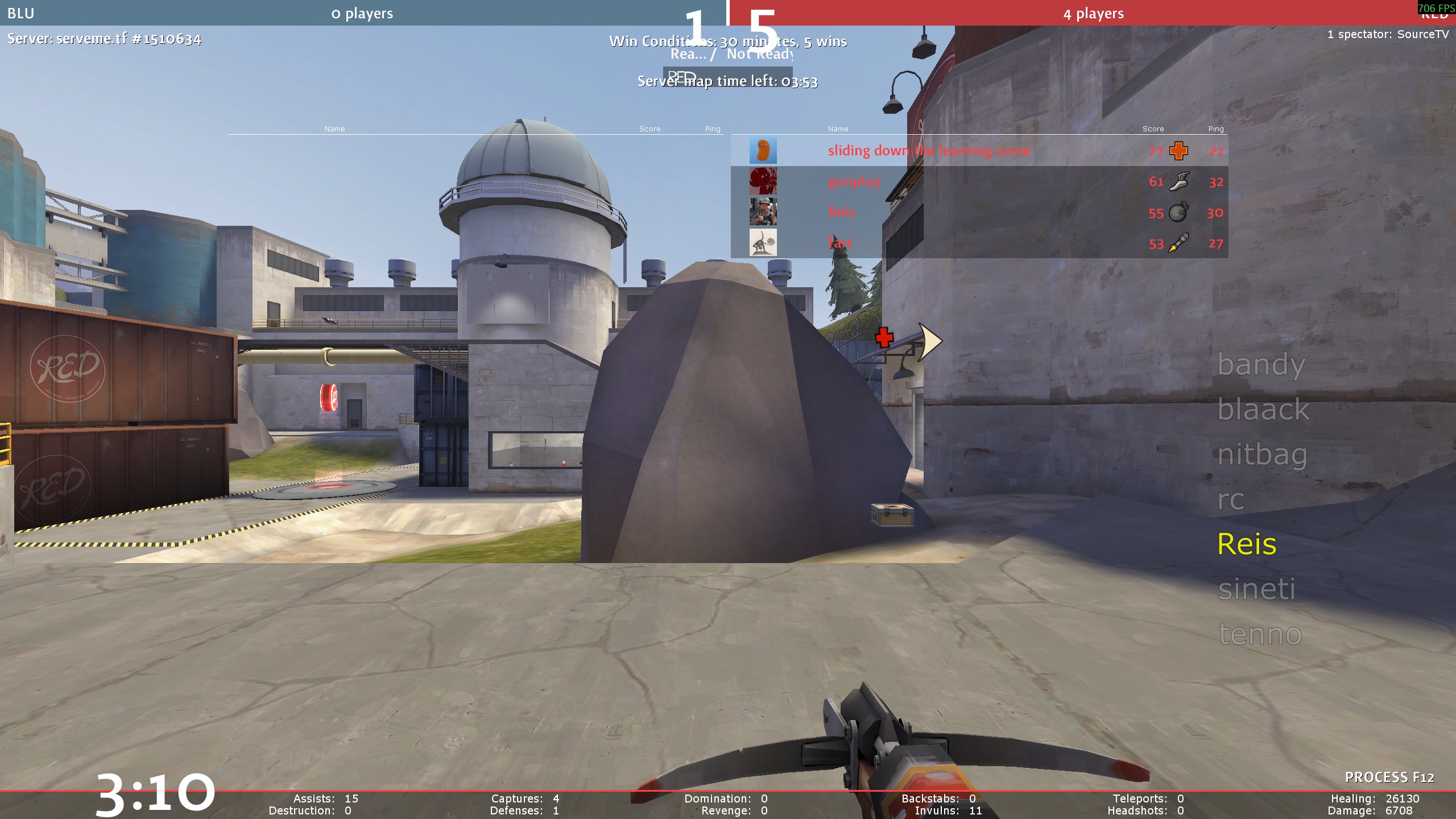Click the highlighted yellow Reis name entry

[x=1247, y=544]
